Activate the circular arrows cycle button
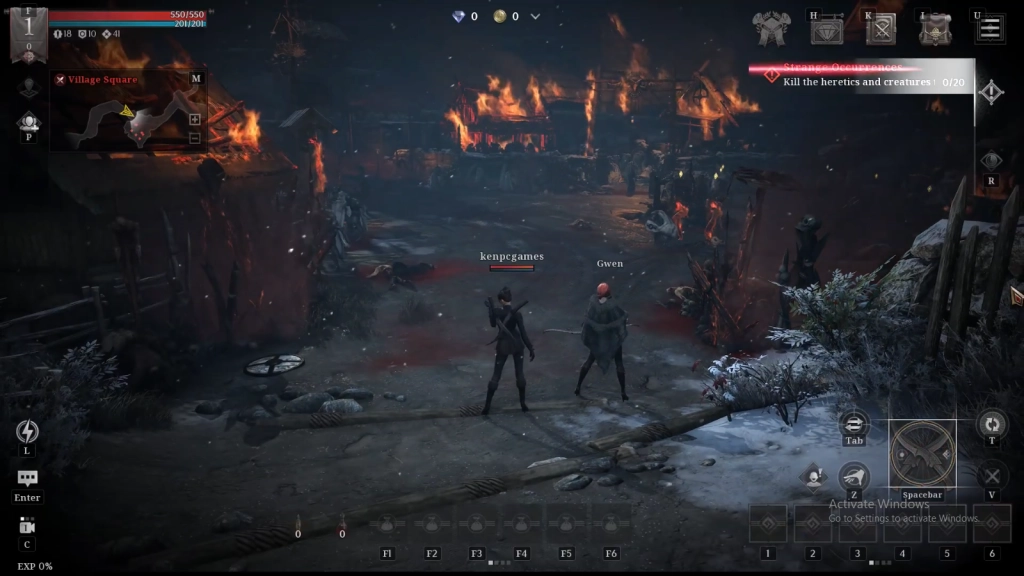 coord(991,423)
